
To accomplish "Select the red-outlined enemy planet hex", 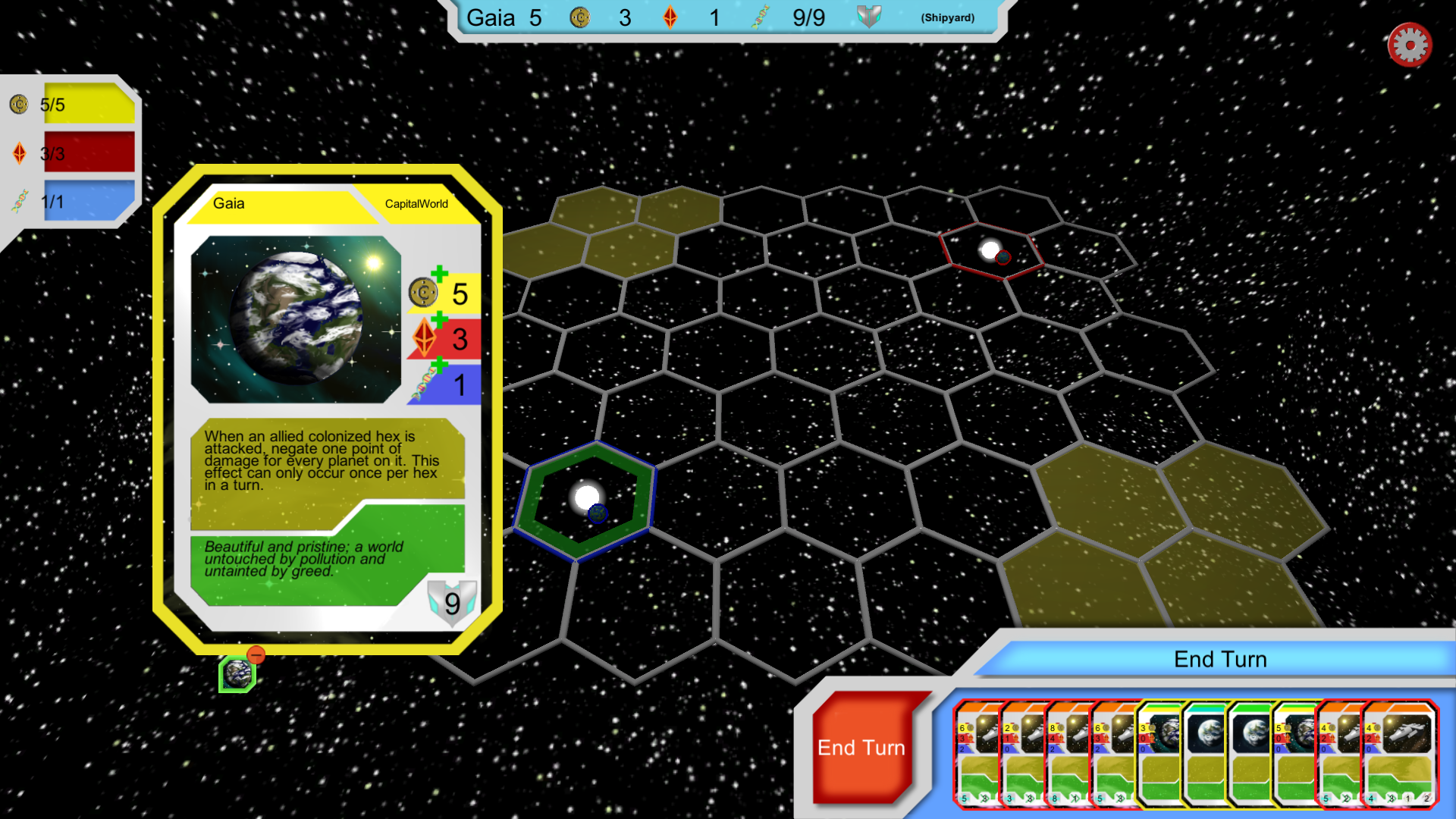I will (x=990, y=250).
